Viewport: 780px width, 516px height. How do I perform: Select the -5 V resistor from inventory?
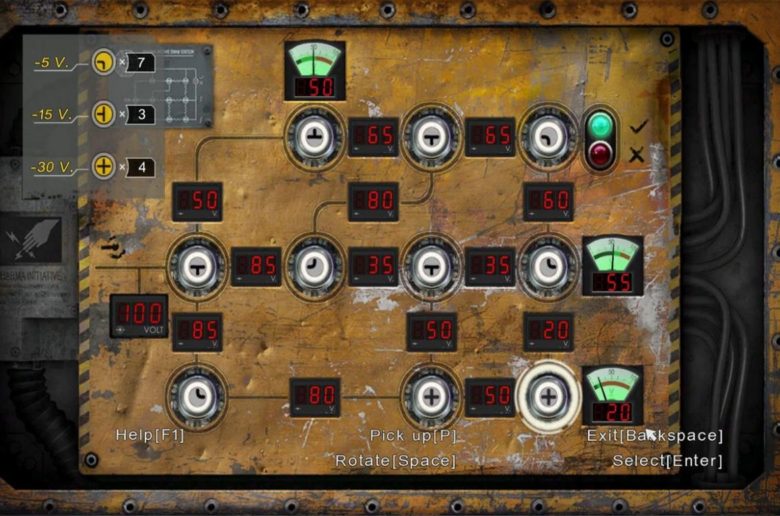[103, 63]
